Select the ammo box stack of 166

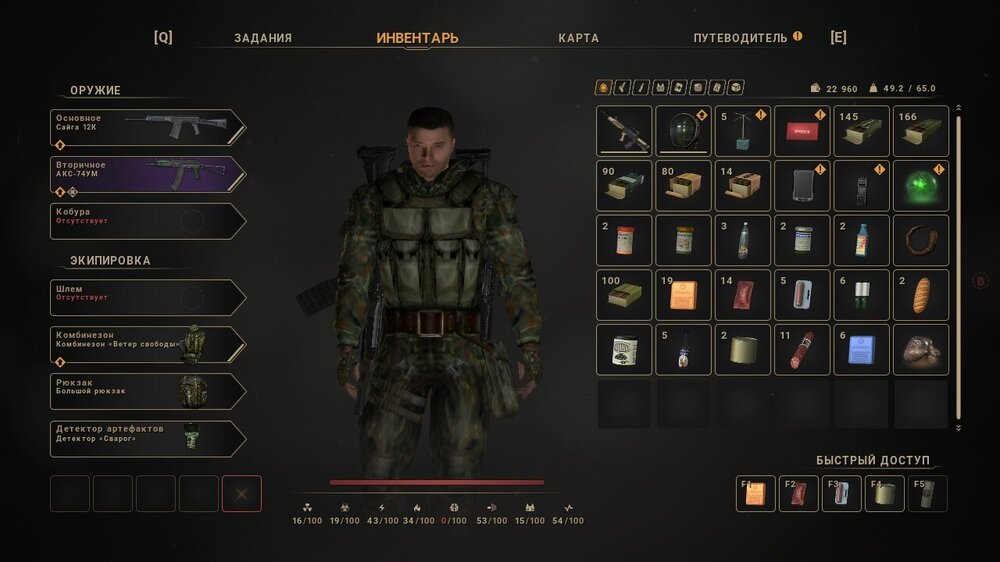pyautogui.click(x=920, y=131)
